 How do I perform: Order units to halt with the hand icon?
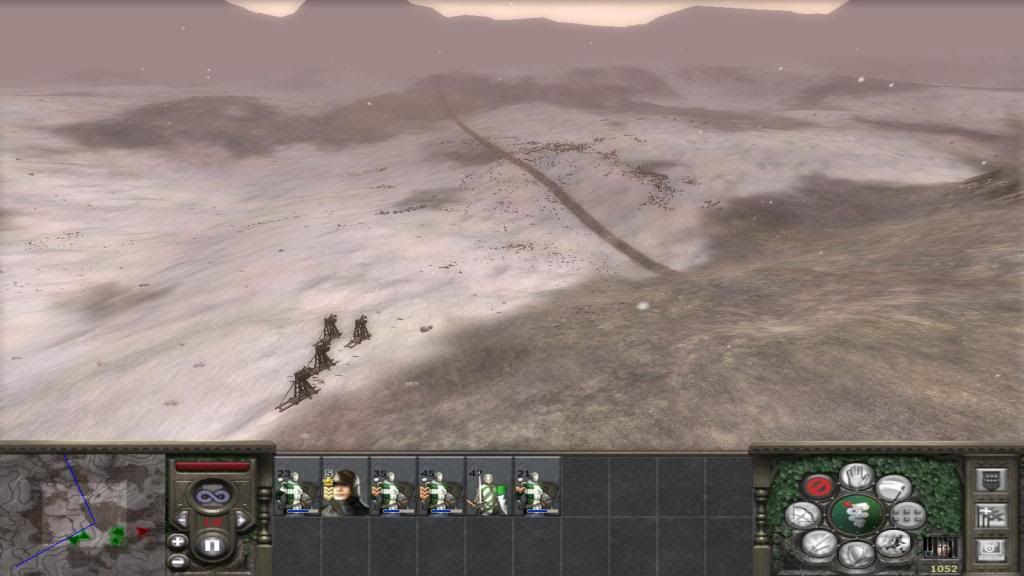[x=856, y=476]
